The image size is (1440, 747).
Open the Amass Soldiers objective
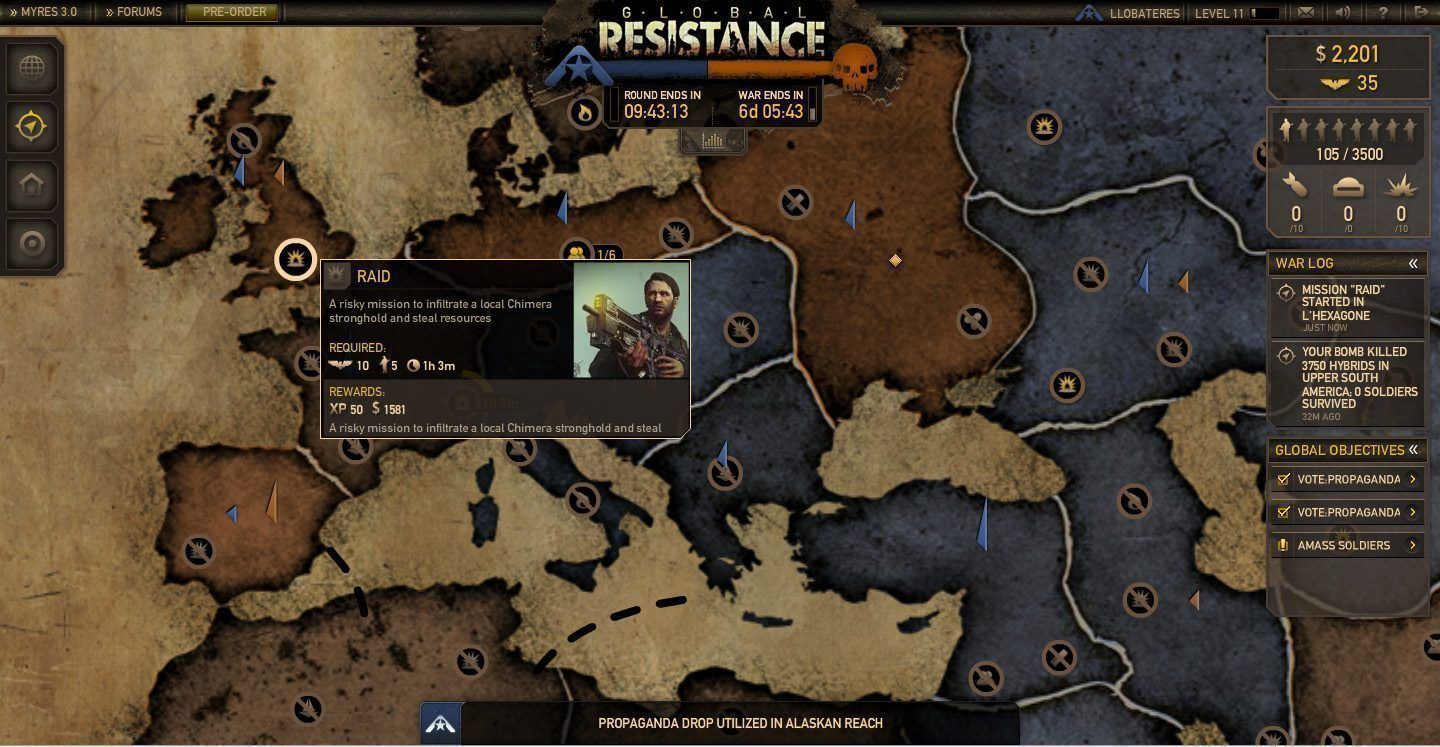(x=1346, y=545)
